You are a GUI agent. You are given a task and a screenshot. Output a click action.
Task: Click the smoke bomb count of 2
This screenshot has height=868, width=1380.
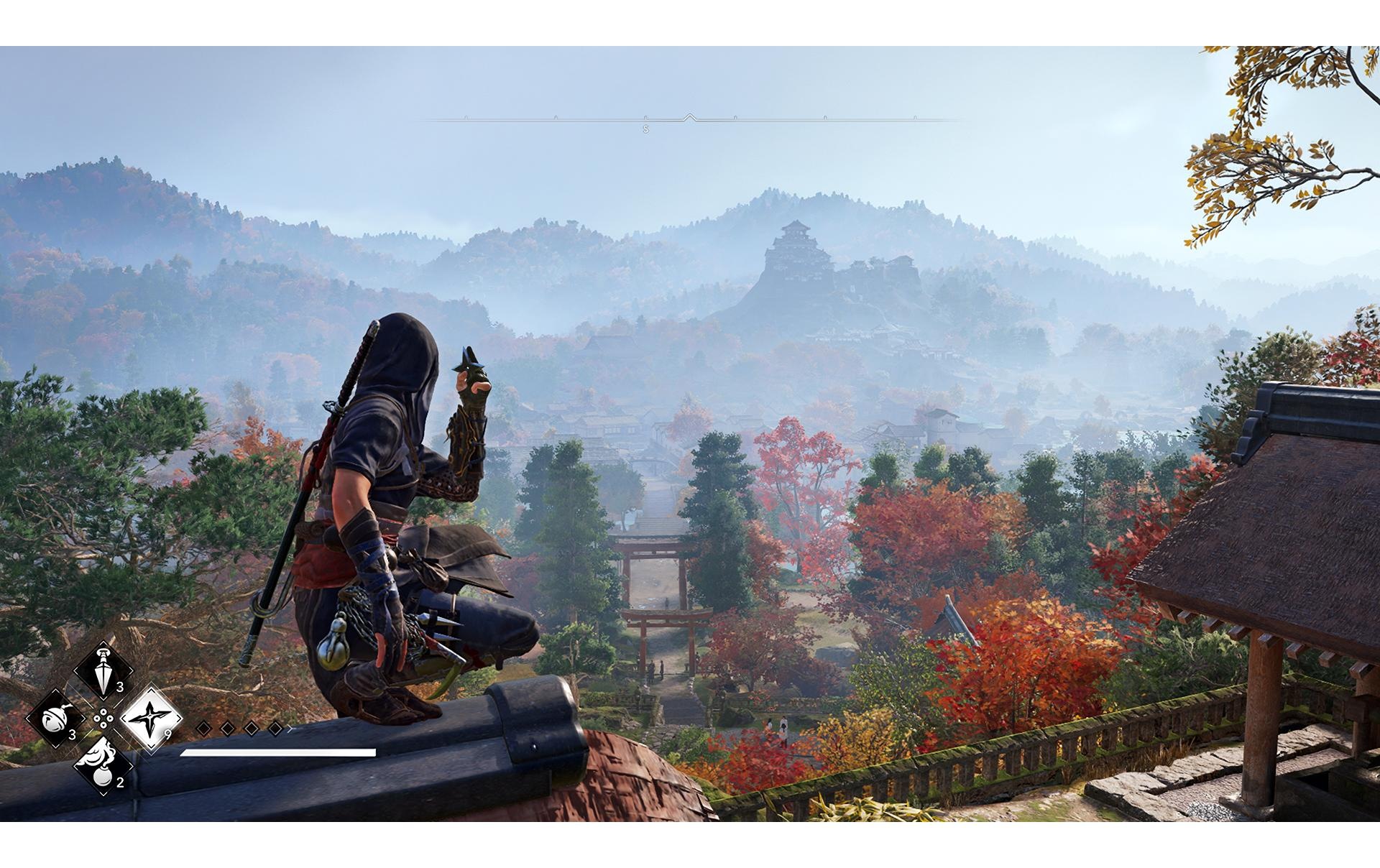[x=119, y=783]
